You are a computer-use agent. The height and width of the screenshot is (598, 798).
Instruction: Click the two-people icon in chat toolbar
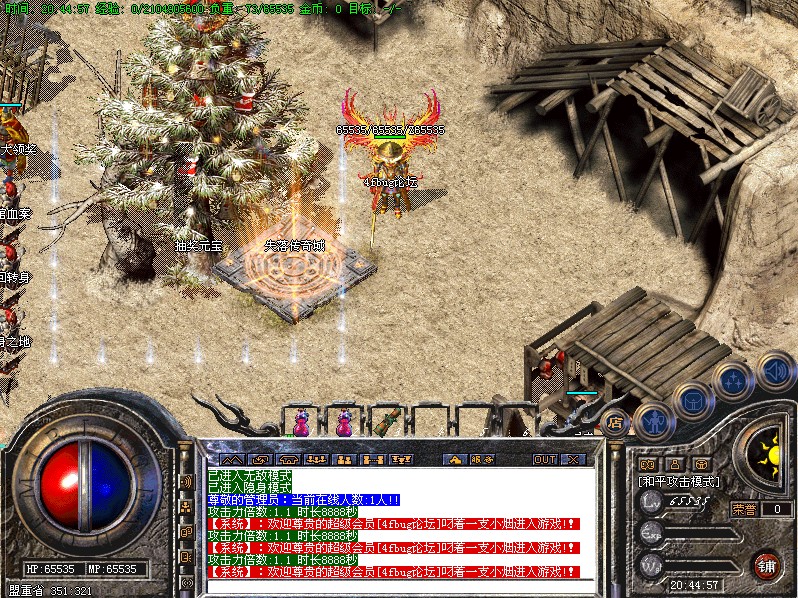[343, 460]
